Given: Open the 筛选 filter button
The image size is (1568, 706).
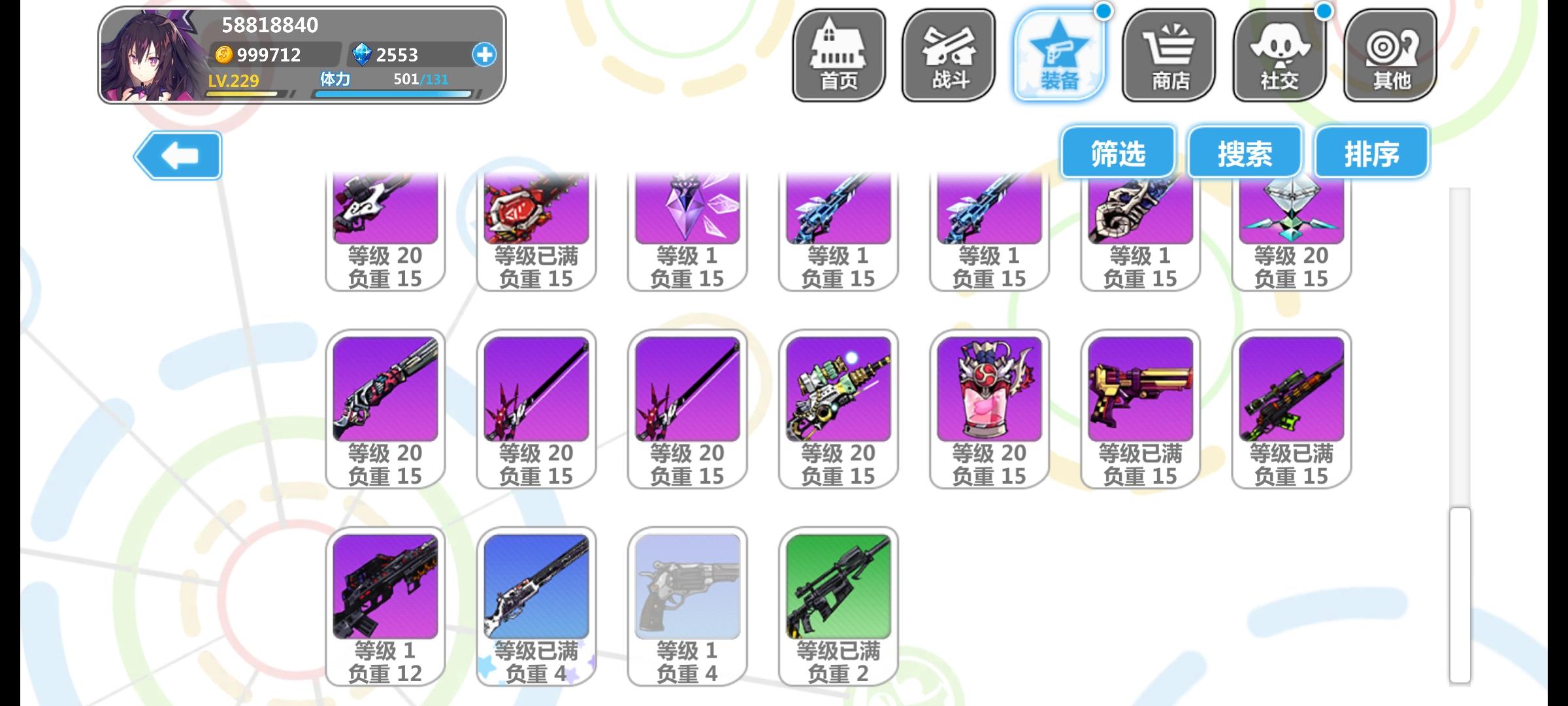Looking at the screenshot, I should click(x=1117, y=151).
